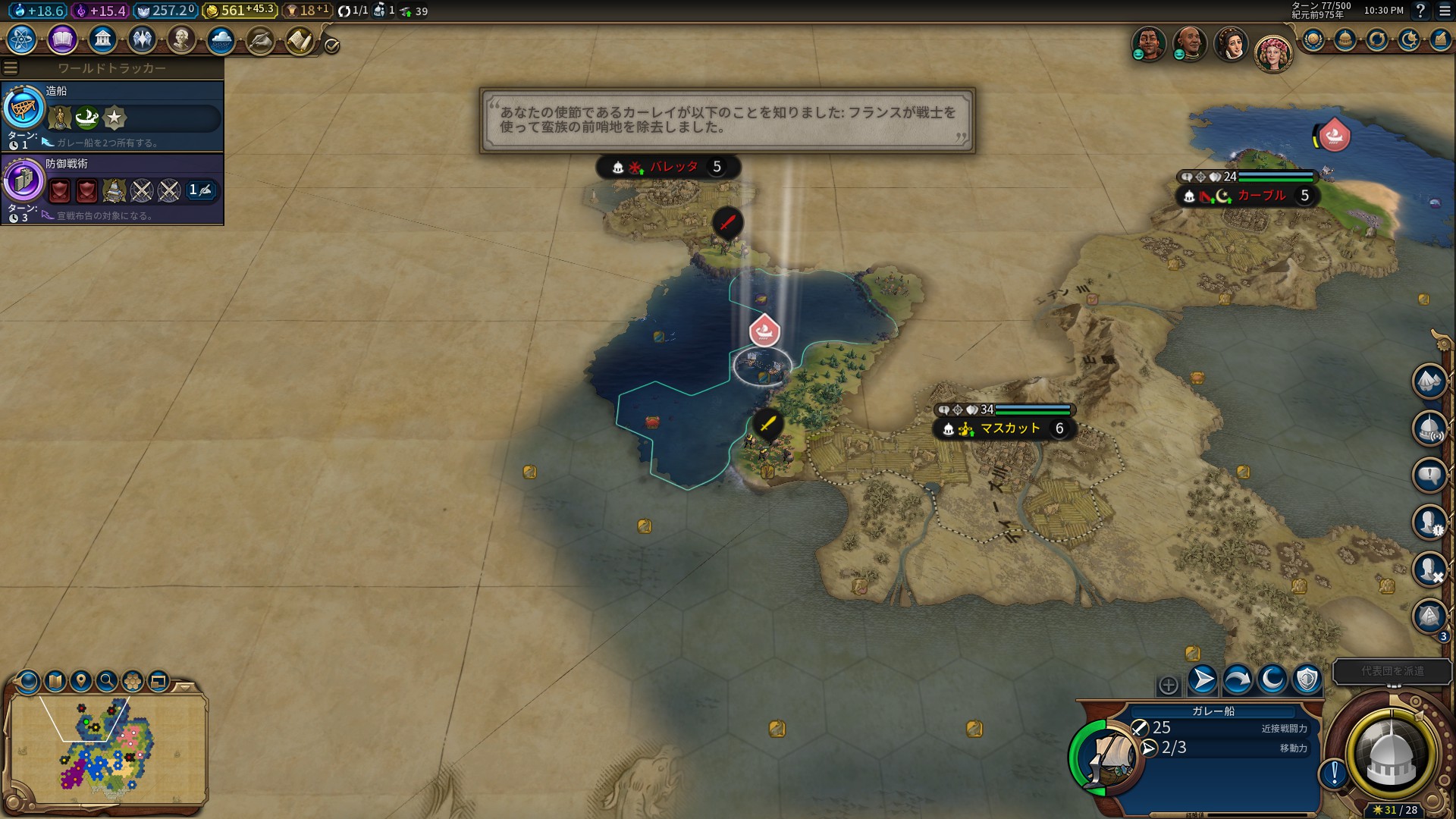Open the Great People bust icon
The width and height of the screenshot is (1456, 819).
181,39
